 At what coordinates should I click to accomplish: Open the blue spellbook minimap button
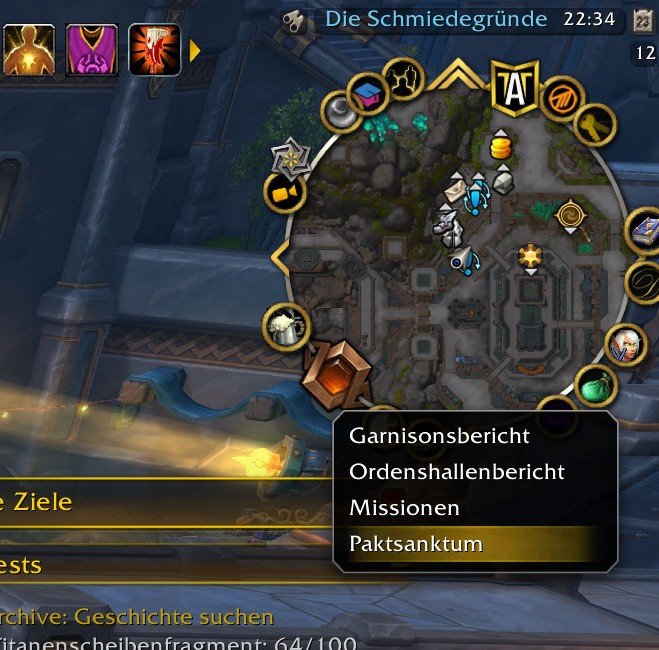[x=645, y=229]
